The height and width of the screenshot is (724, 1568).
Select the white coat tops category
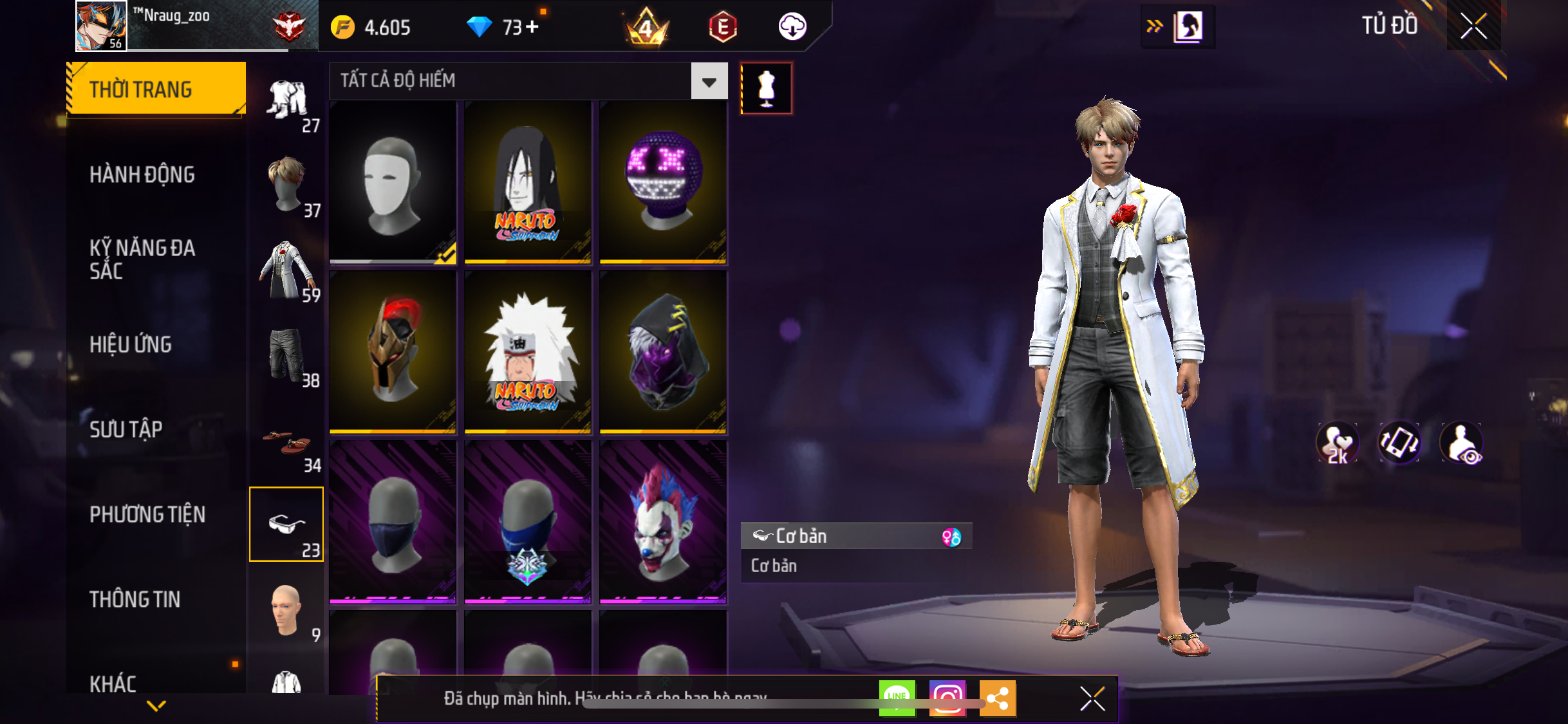(286, 270)
